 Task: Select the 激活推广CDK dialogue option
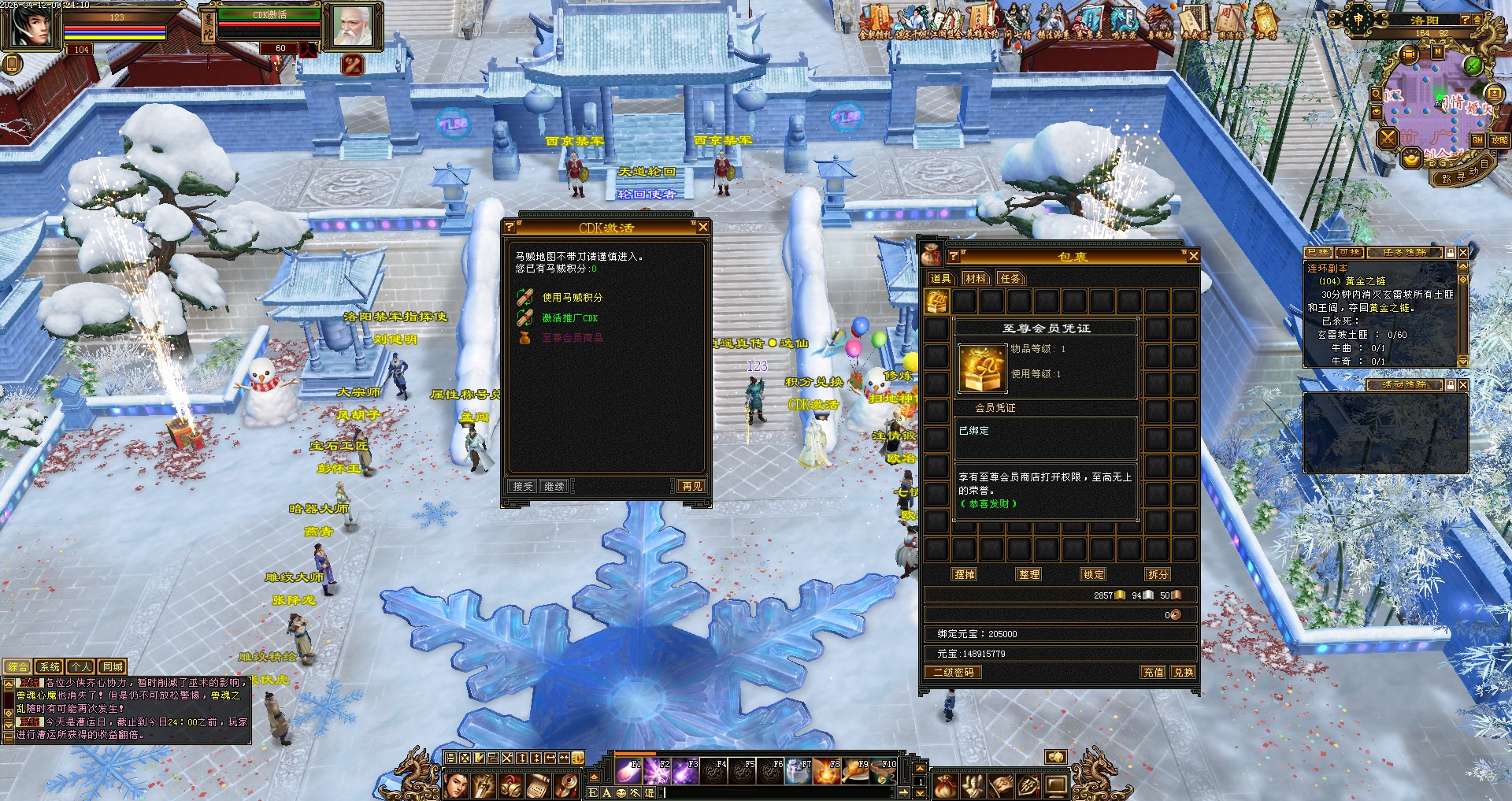click(569, 318)
